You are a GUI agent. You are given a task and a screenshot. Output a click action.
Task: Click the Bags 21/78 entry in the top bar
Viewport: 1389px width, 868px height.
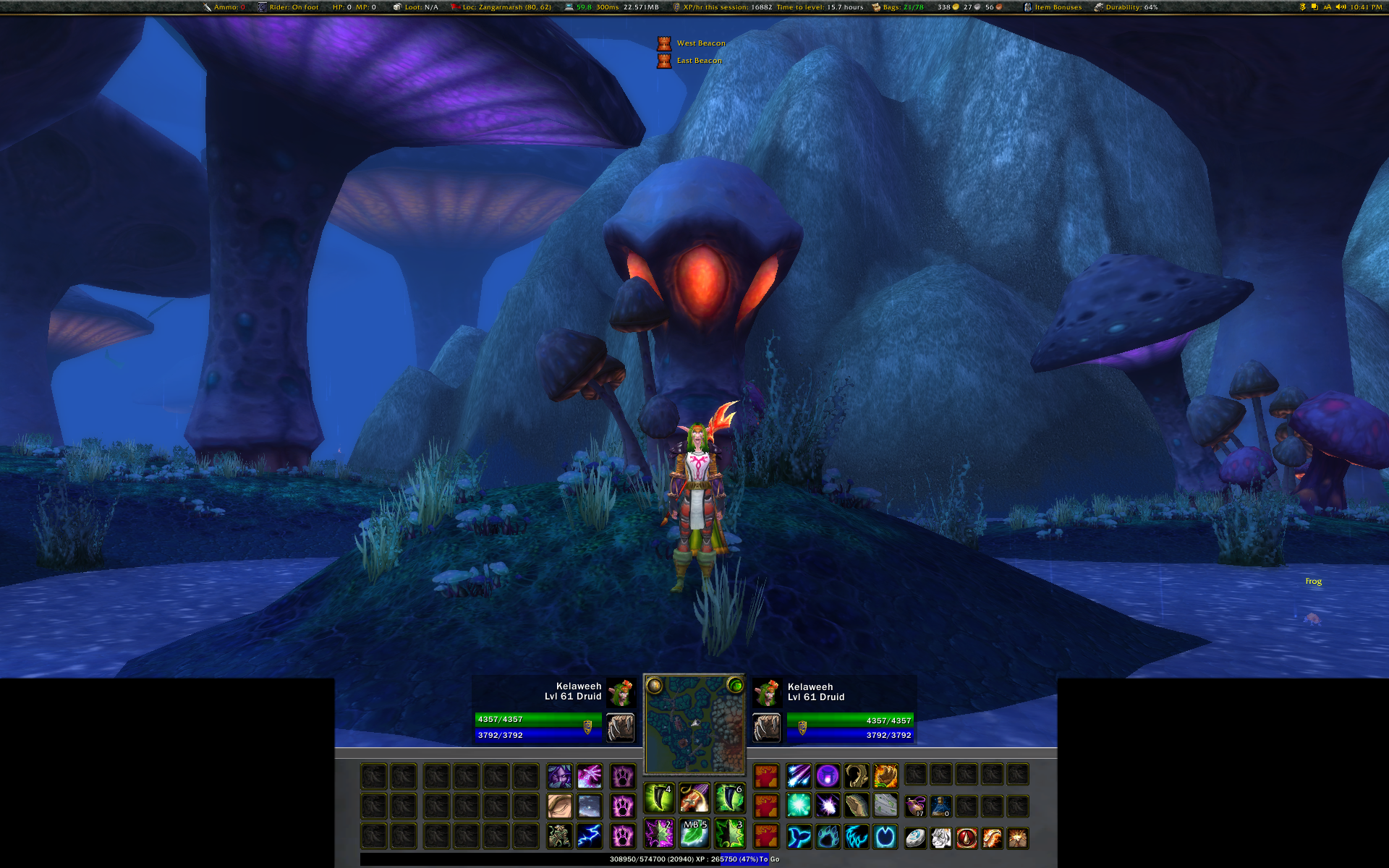pos(898,7)
